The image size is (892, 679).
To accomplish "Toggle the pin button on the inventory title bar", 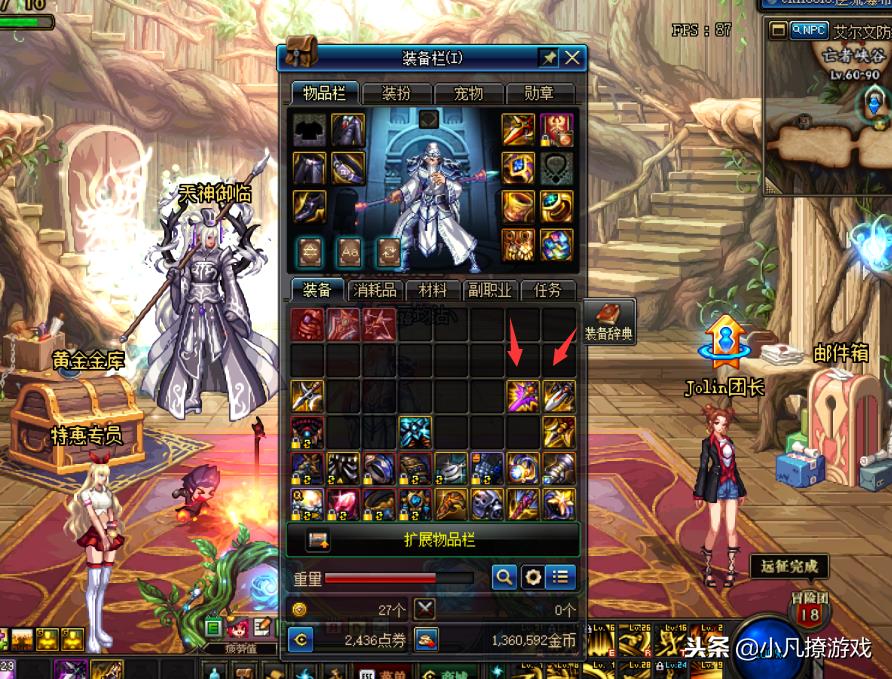I will point(547,58).
